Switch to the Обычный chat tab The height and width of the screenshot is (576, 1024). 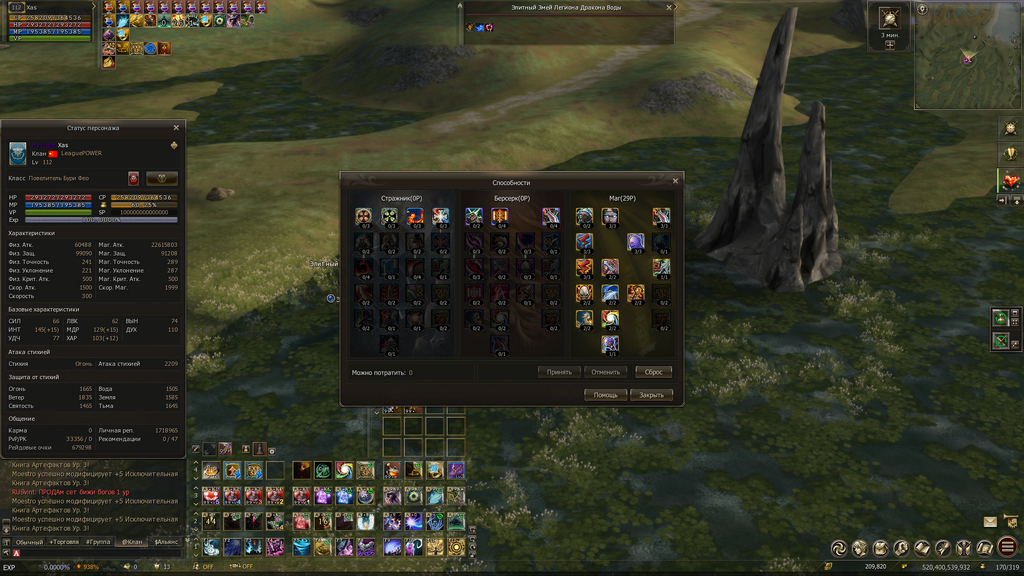point(29,541)
